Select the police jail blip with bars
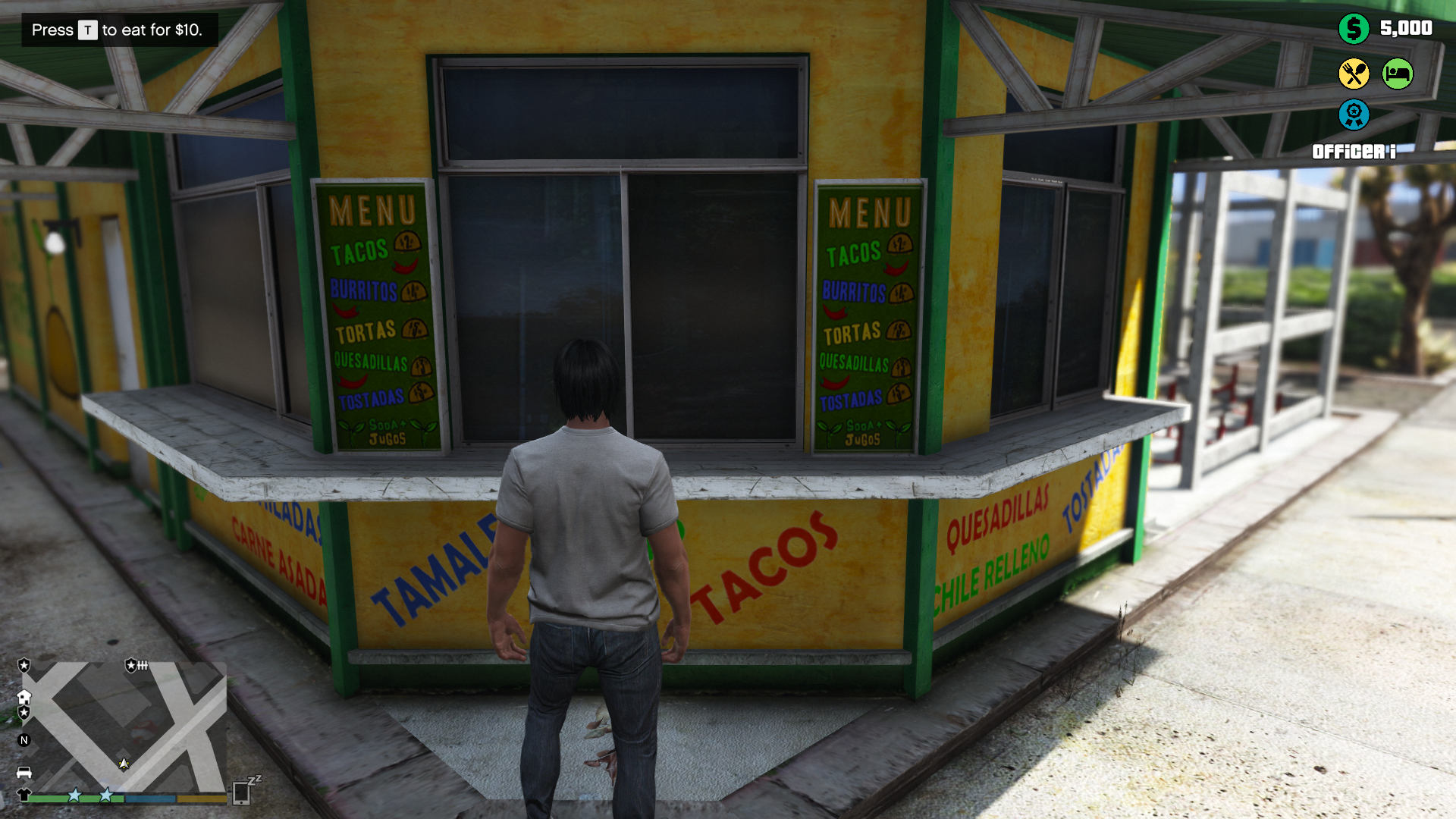 (136, 665)
